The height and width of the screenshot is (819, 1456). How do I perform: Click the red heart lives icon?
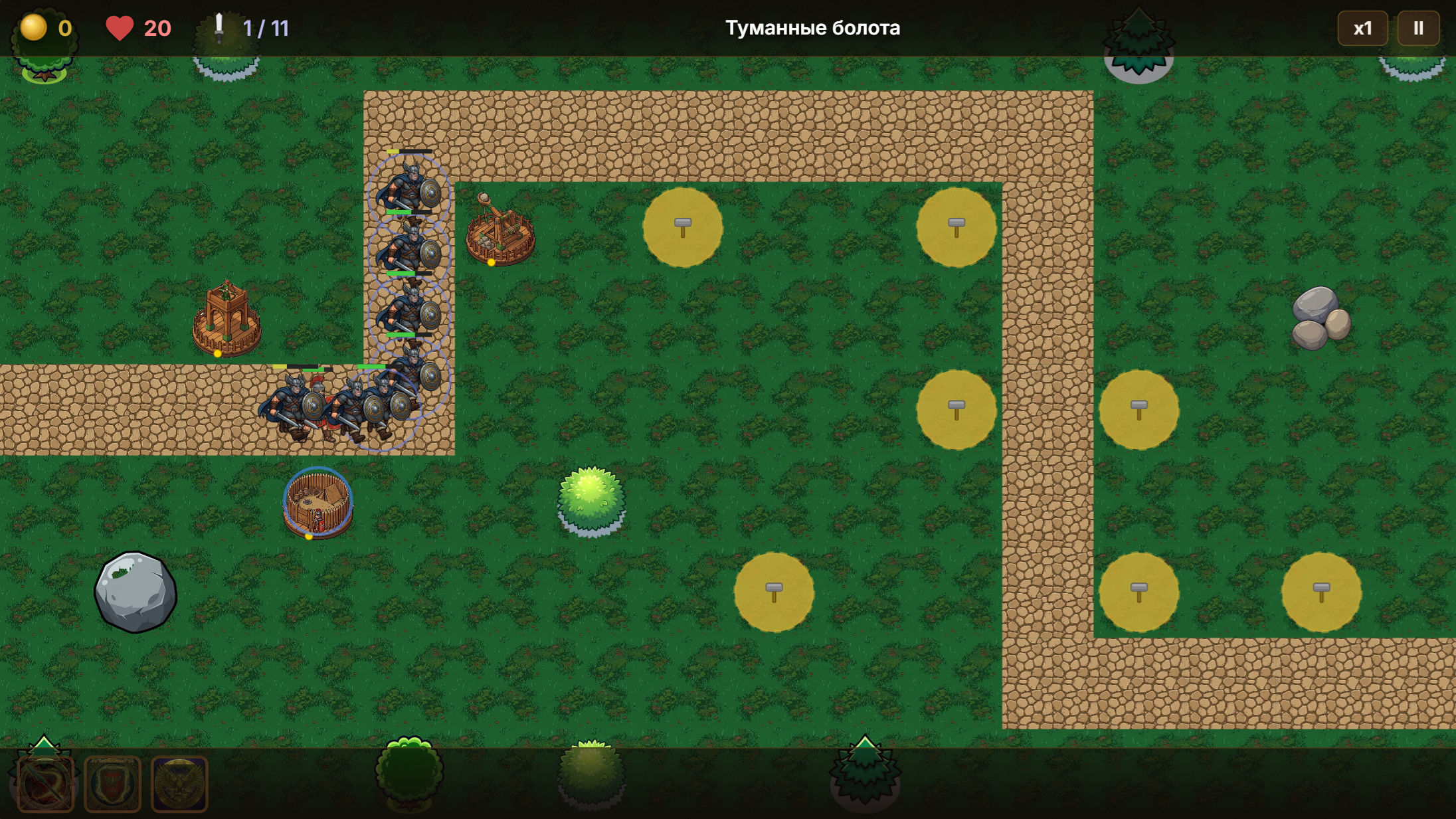coord(120,27)
